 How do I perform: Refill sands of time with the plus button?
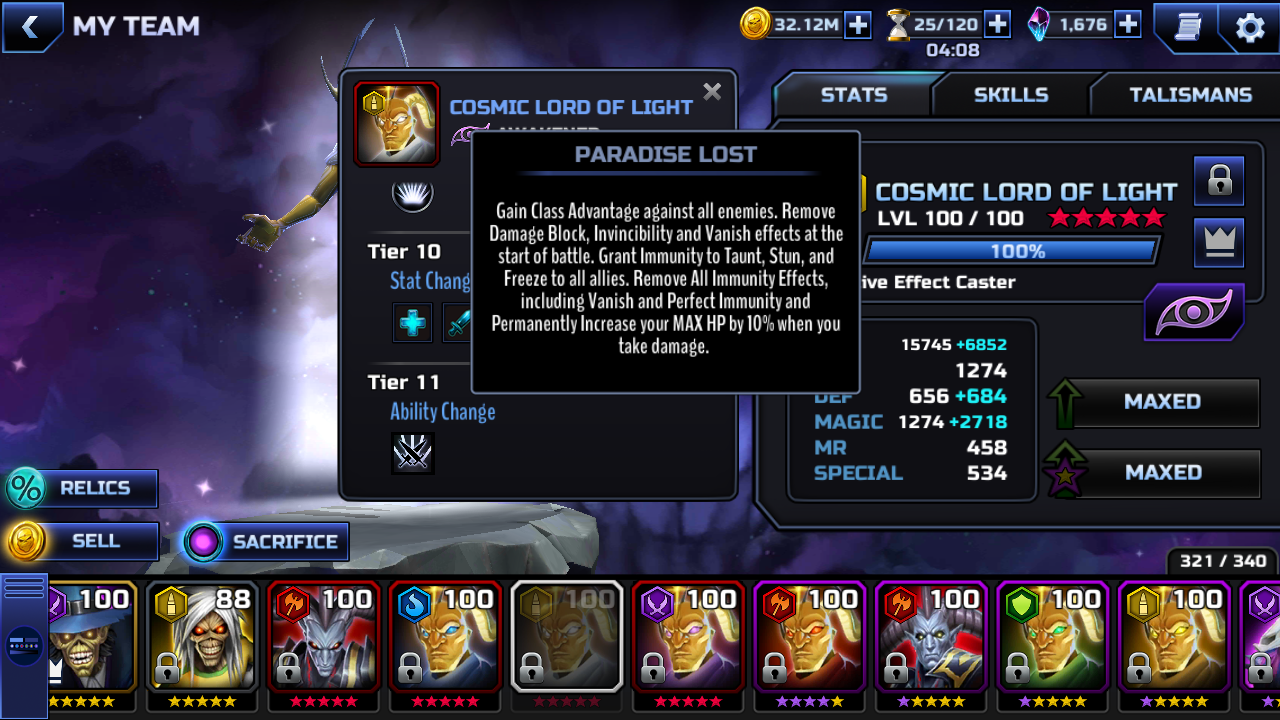click(x=997, y=24)
